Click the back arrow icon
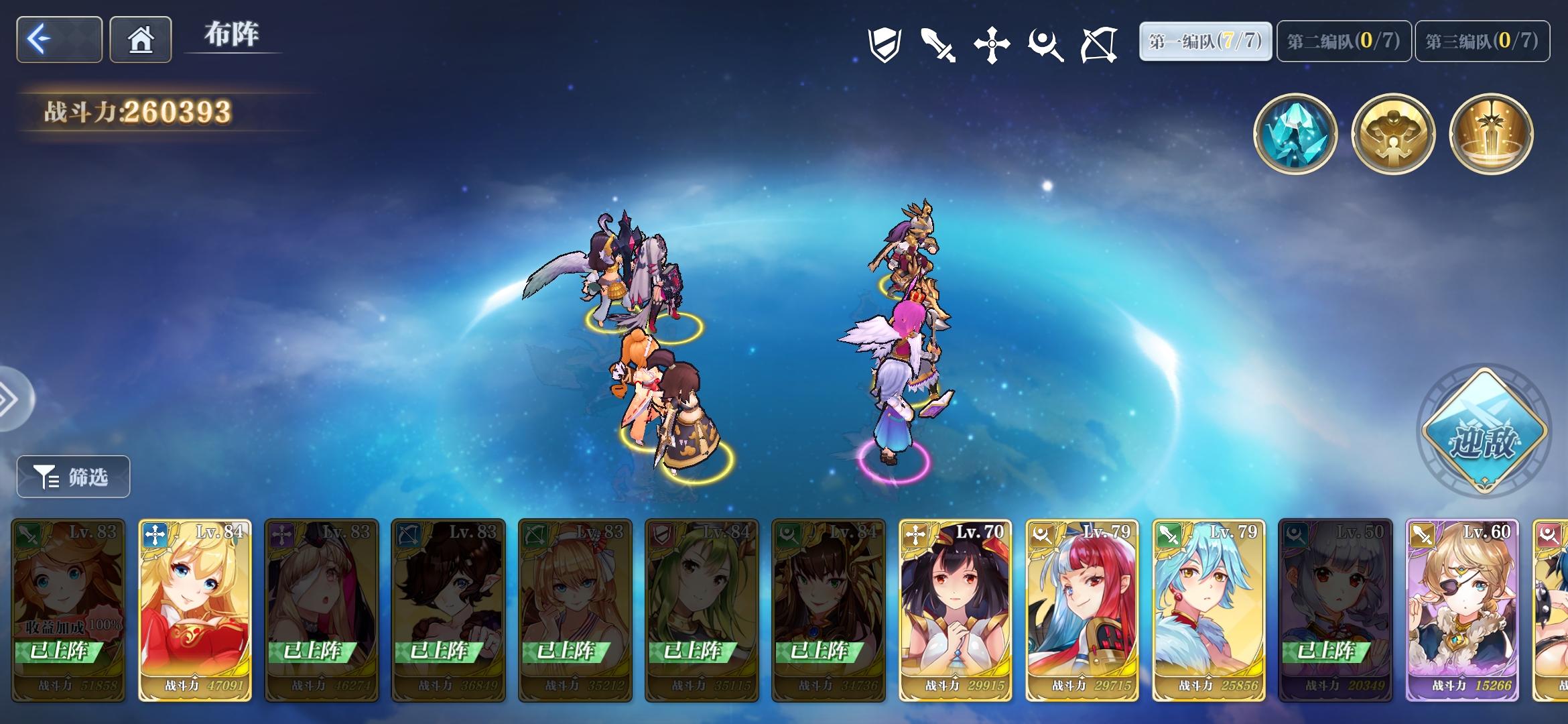This screenshot has height=724, width=1568. (x=58, y=40)
